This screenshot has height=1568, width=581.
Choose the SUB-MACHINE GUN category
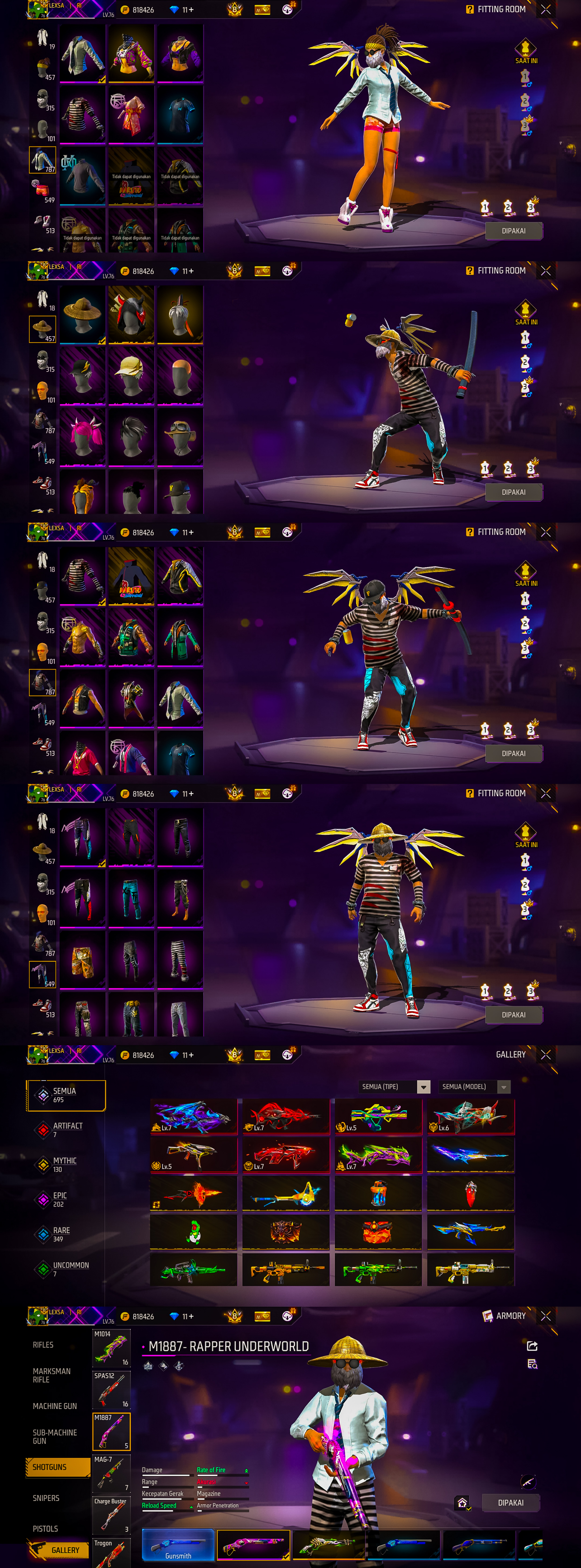click(54, 1437)
